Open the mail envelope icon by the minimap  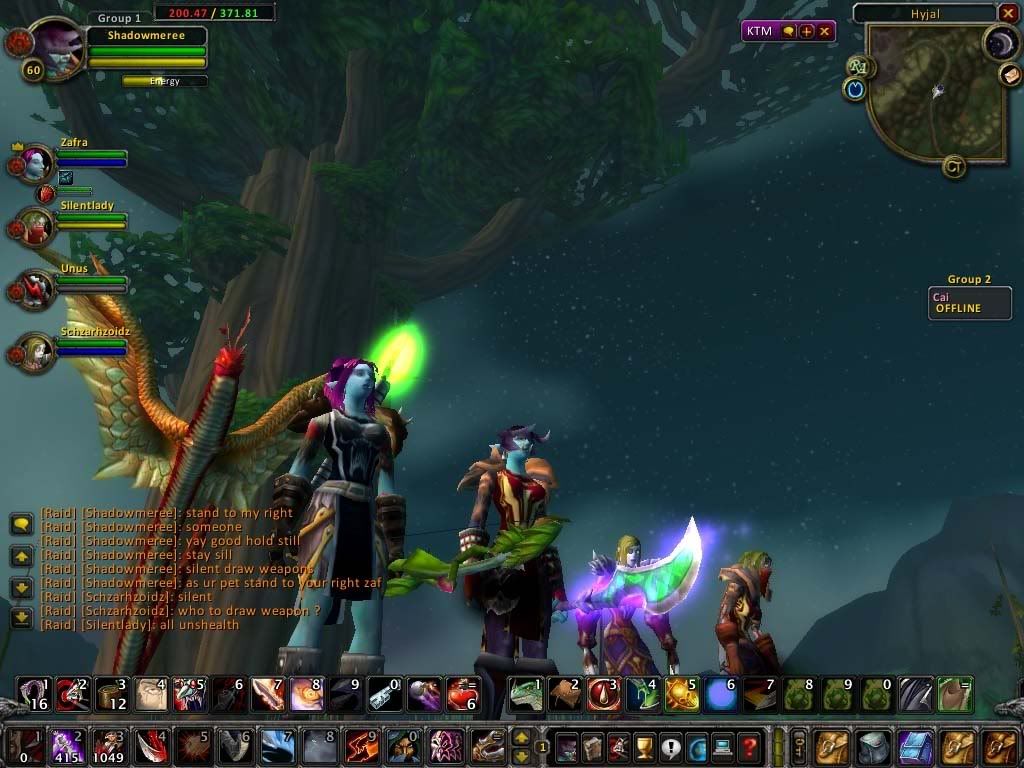tap(1010, 74)
